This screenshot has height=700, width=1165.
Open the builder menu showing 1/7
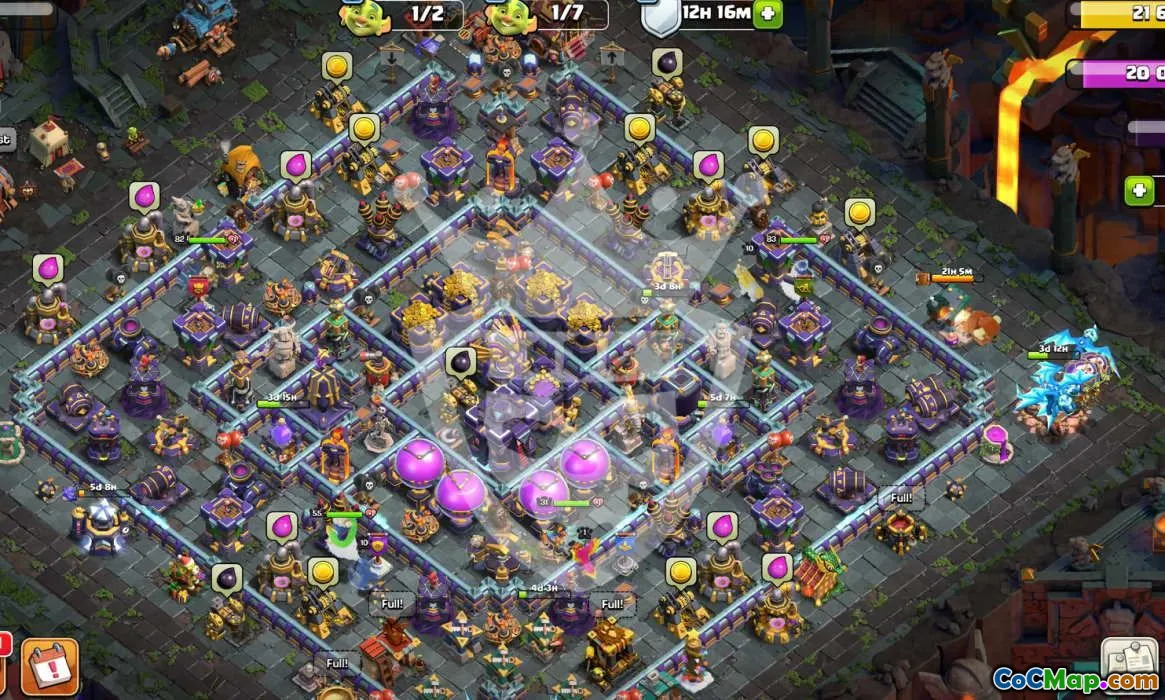pos(548,14)
